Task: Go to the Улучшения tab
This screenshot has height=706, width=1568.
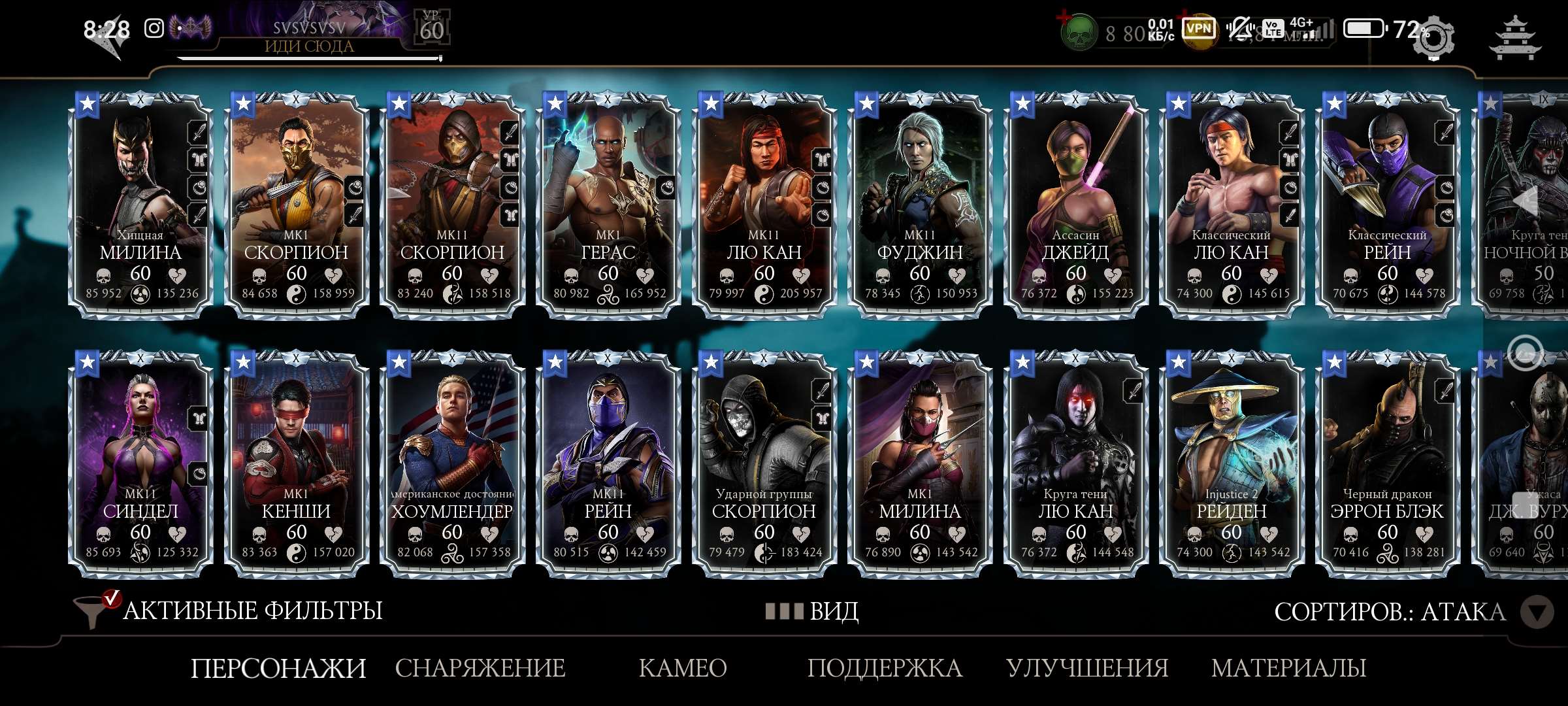Action: 1087,668
